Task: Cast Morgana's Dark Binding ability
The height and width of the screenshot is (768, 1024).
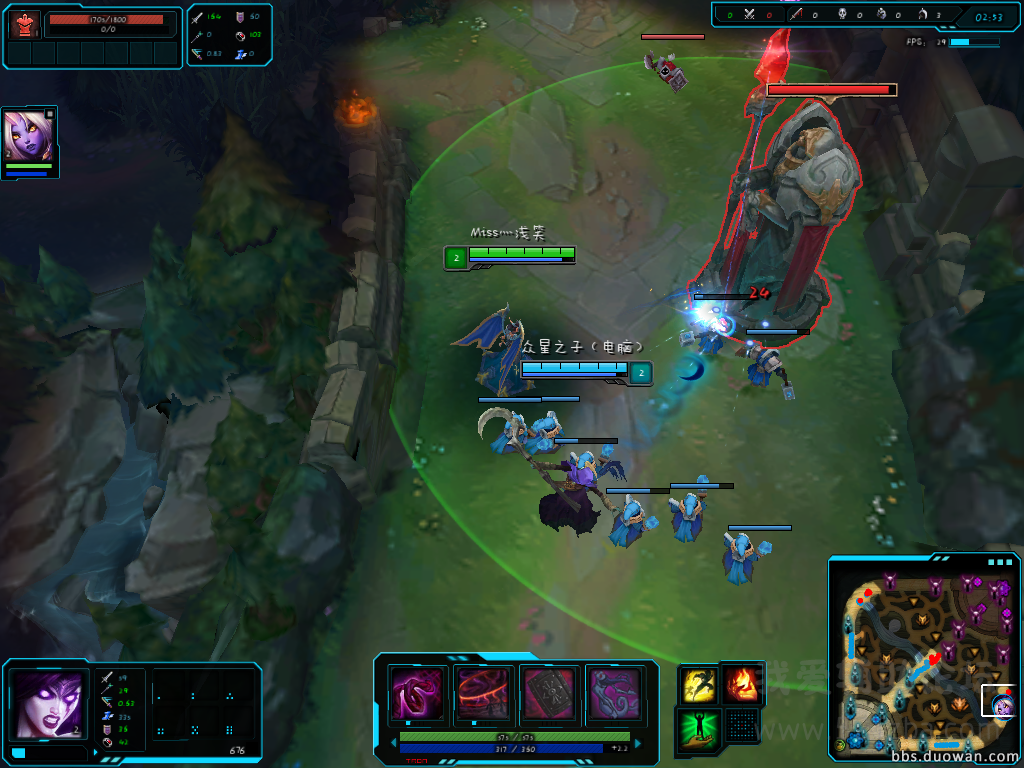Action: 418,692
